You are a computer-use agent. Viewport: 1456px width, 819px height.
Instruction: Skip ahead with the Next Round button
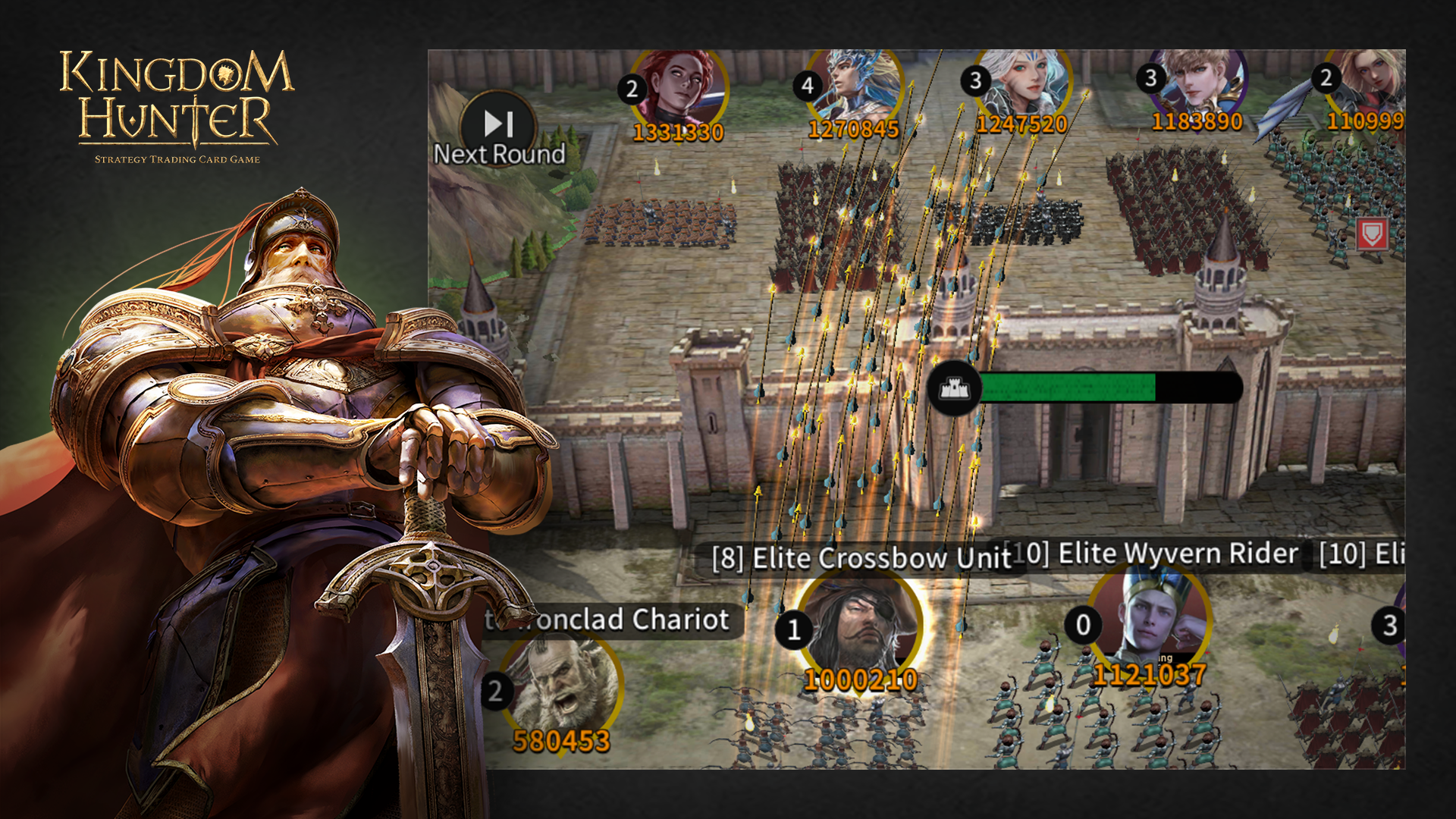pyautogui.click(x=498, y=129)
